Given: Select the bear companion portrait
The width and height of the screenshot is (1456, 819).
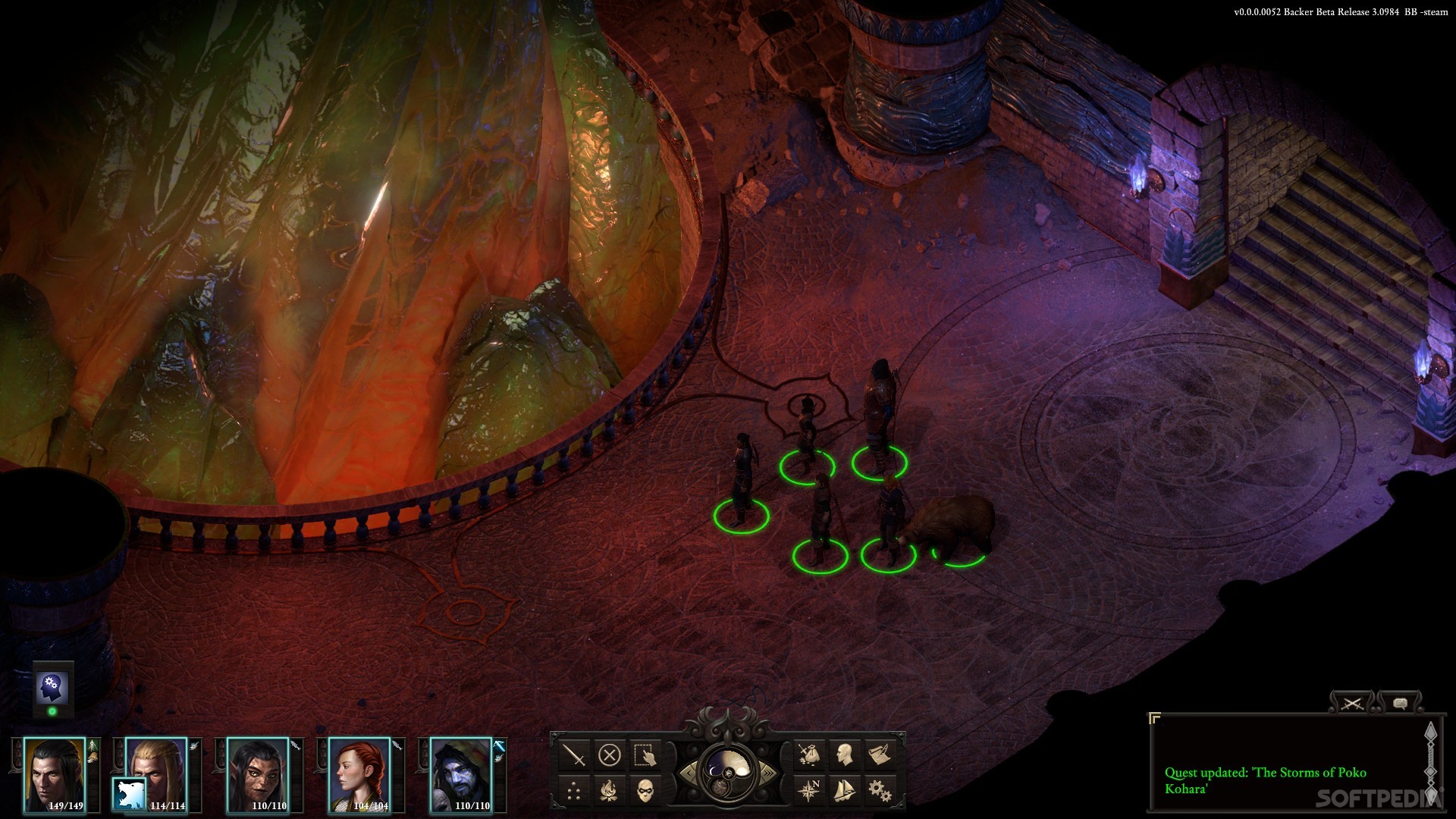Looking at the screenshot, I should point(128,793).
